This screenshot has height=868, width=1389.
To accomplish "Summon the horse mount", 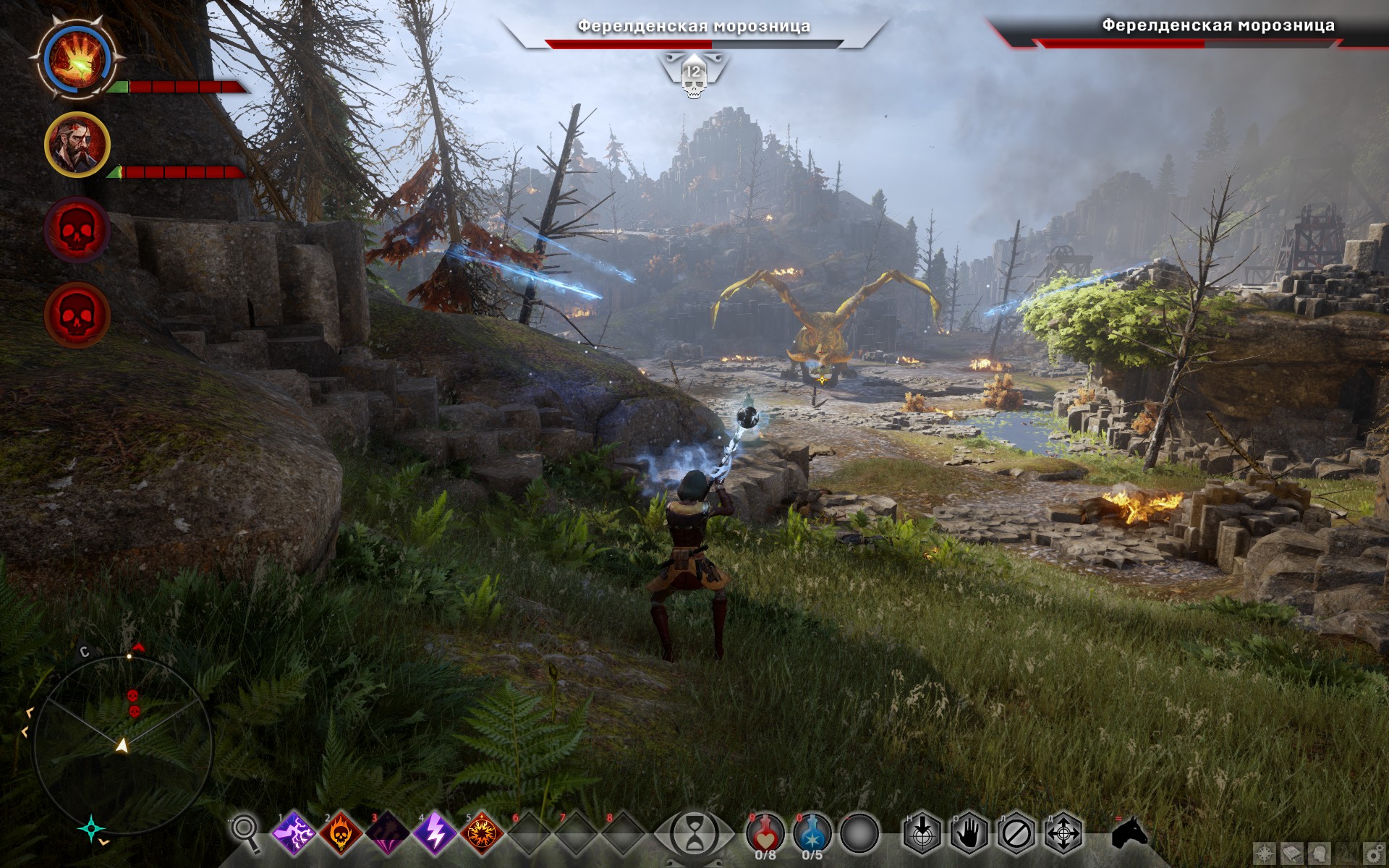I will tap(1129, 833).
